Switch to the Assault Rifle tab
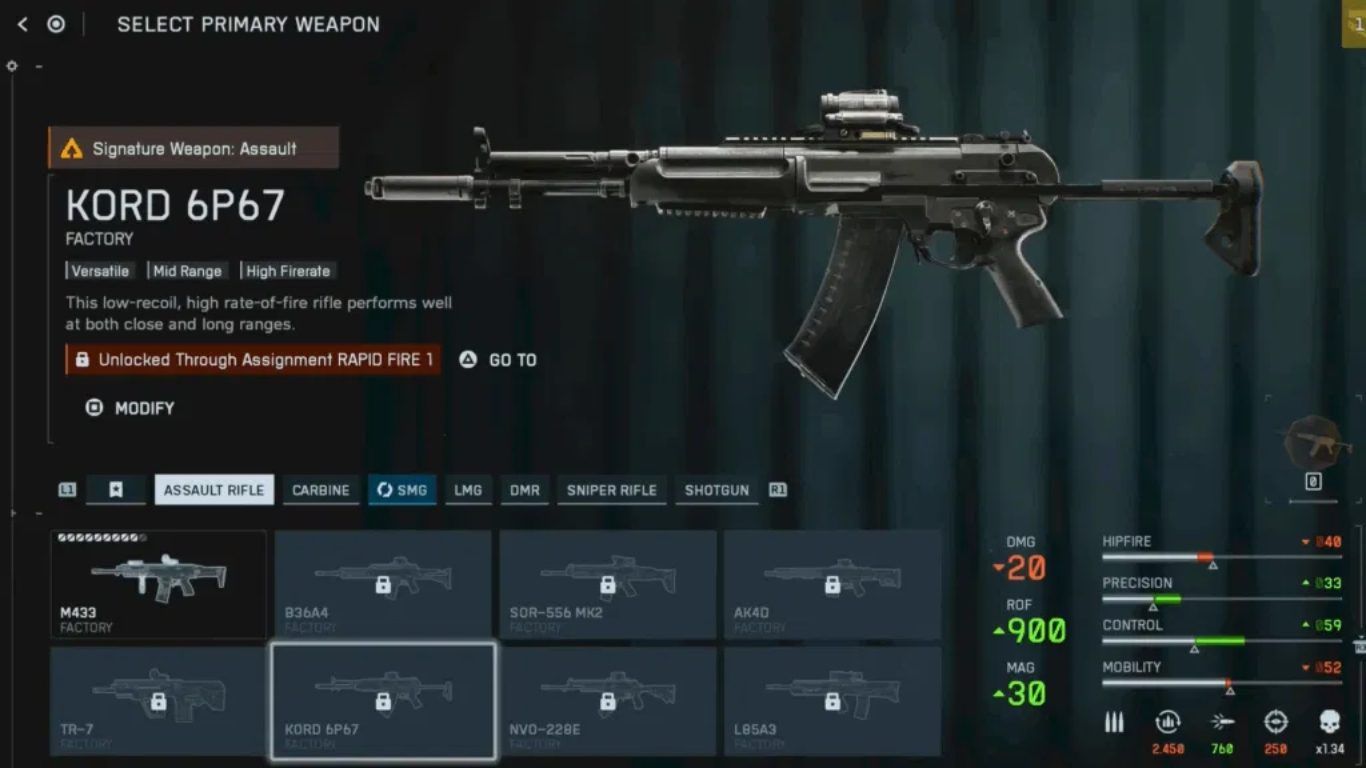1366x768 pixels. tap(214, 490)
